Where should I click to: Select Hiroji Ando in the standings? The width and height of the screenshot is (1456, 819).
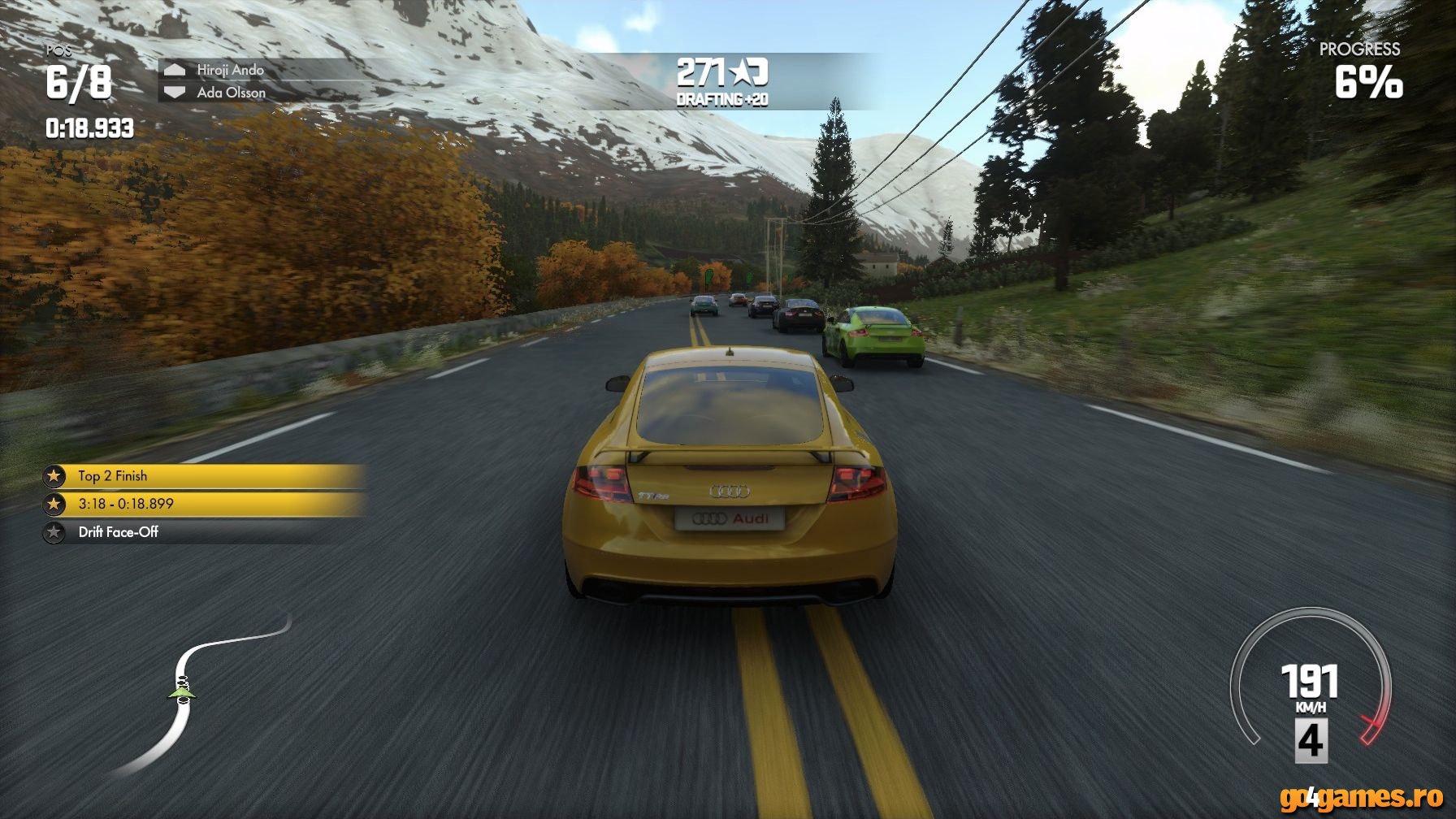[x=230, y=70]
